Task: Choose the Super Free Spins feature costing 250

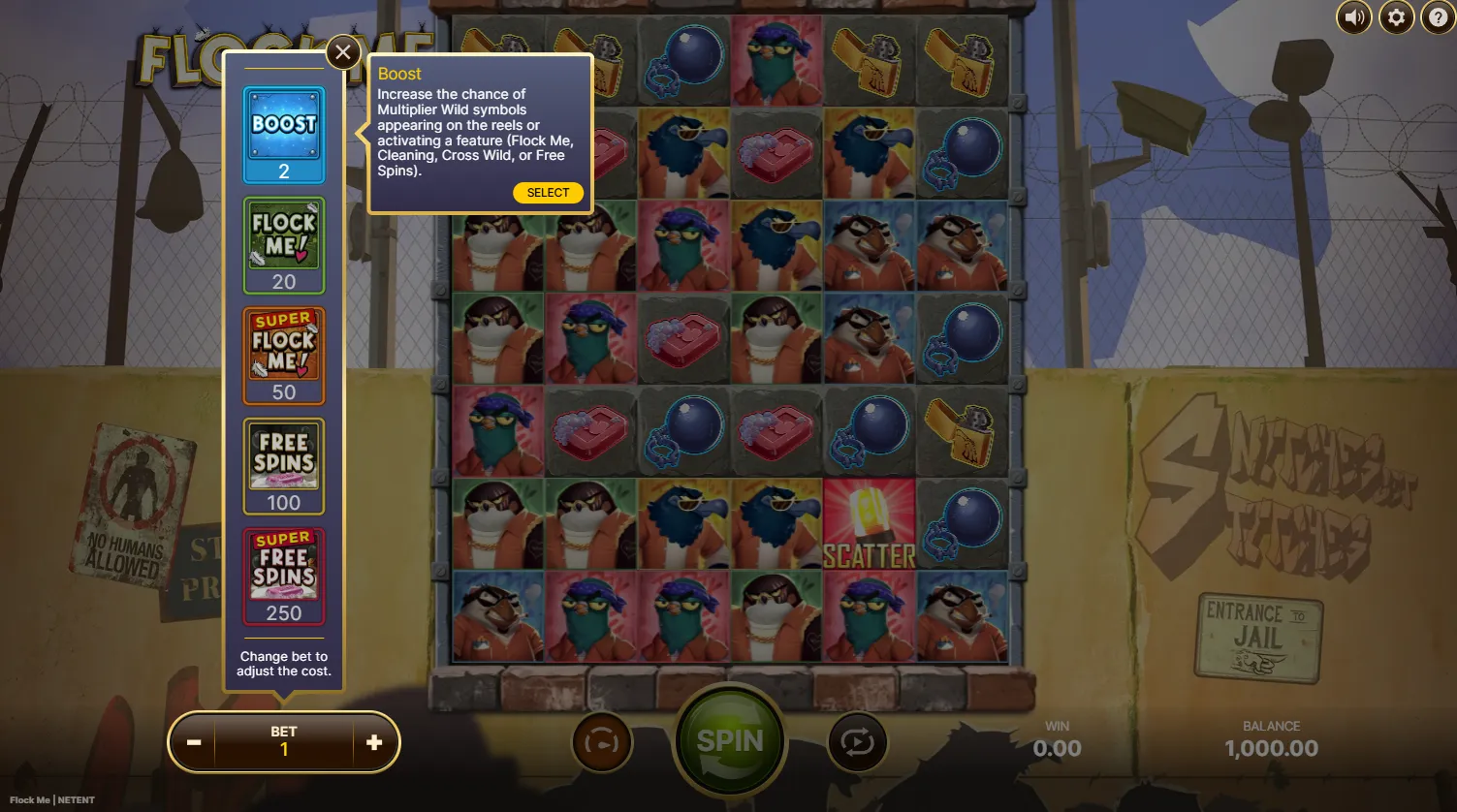Action: pos(284,576)
